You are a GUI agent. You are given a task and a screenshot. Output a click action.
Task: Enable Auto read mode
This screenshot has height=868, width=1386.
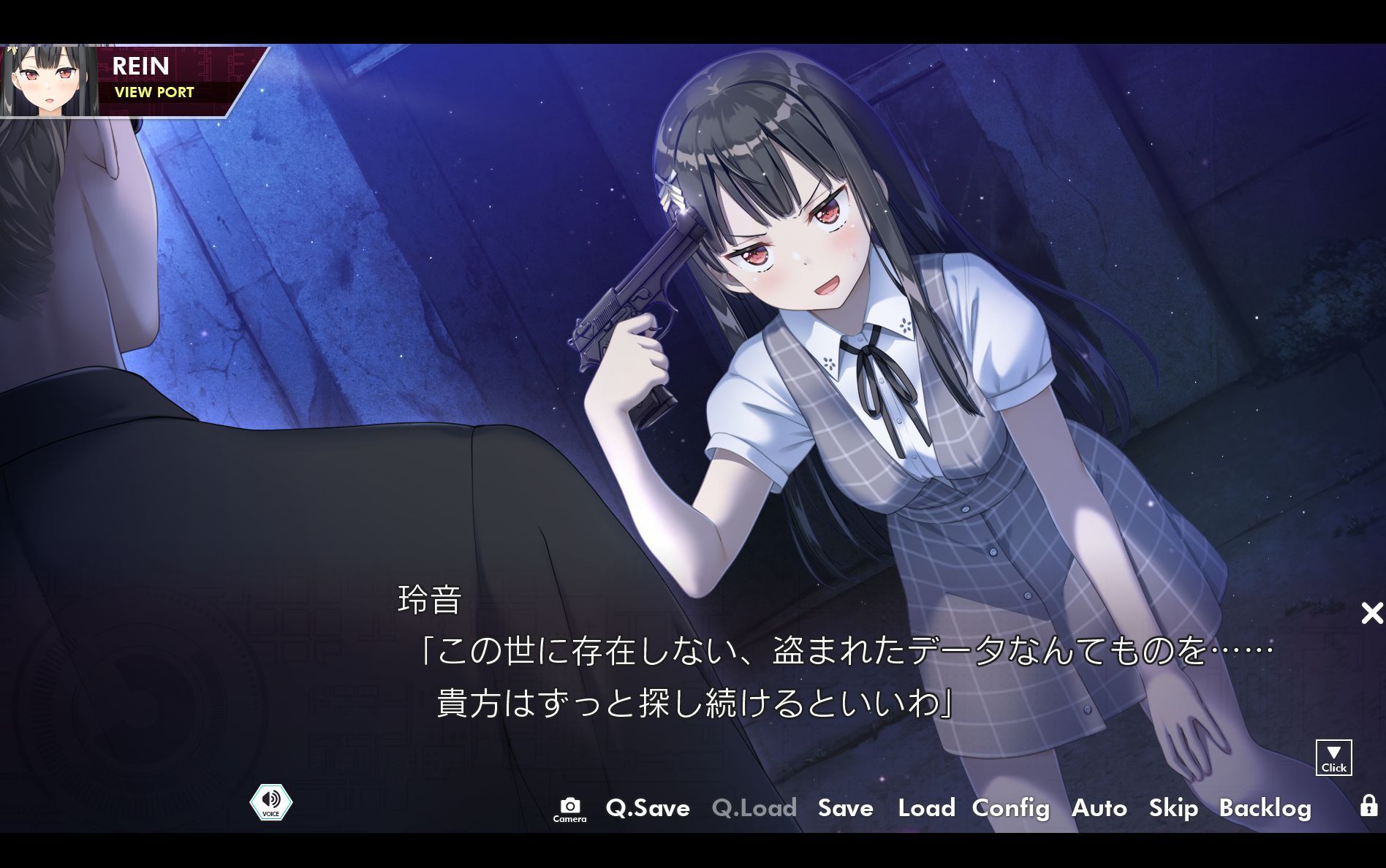coord(1099,809)
